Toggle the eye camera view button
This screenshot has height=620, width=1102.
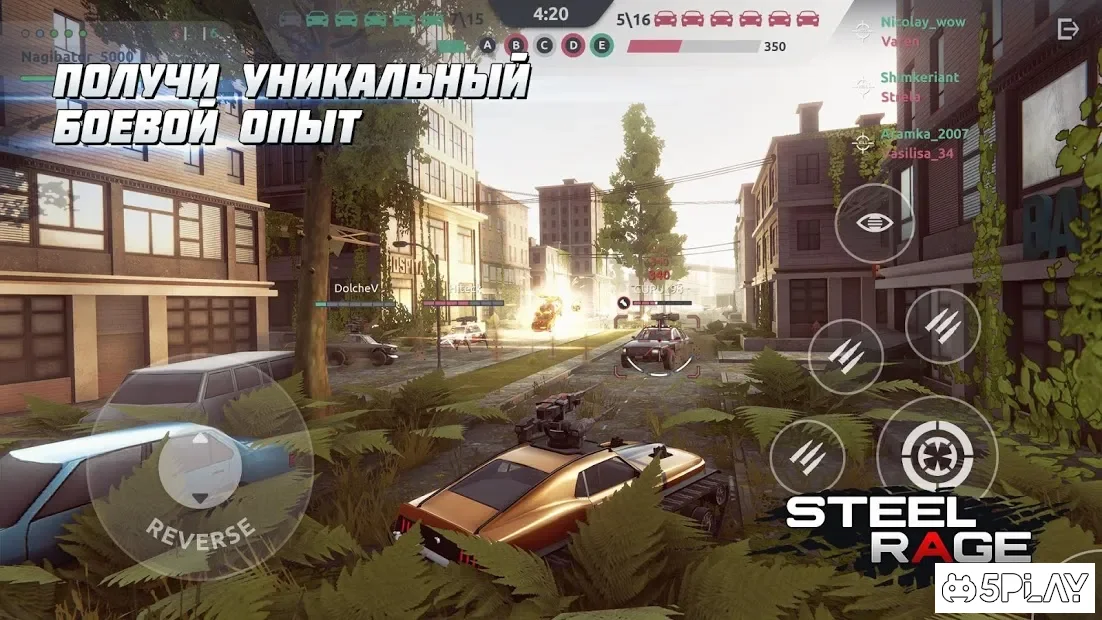(874, 223)
